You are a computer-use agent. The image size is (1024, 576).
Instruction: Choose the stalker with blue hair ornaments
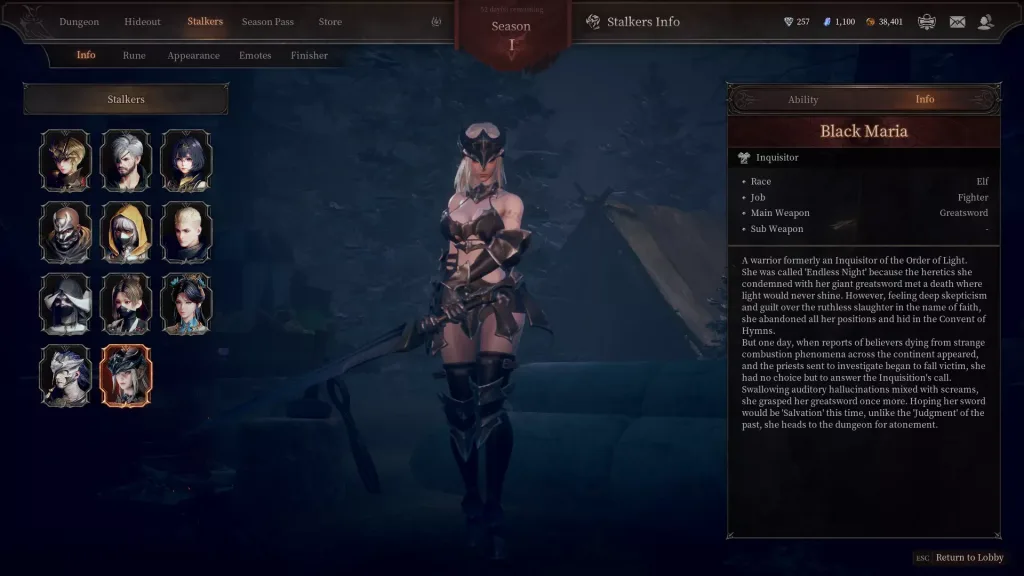(186, 304)
